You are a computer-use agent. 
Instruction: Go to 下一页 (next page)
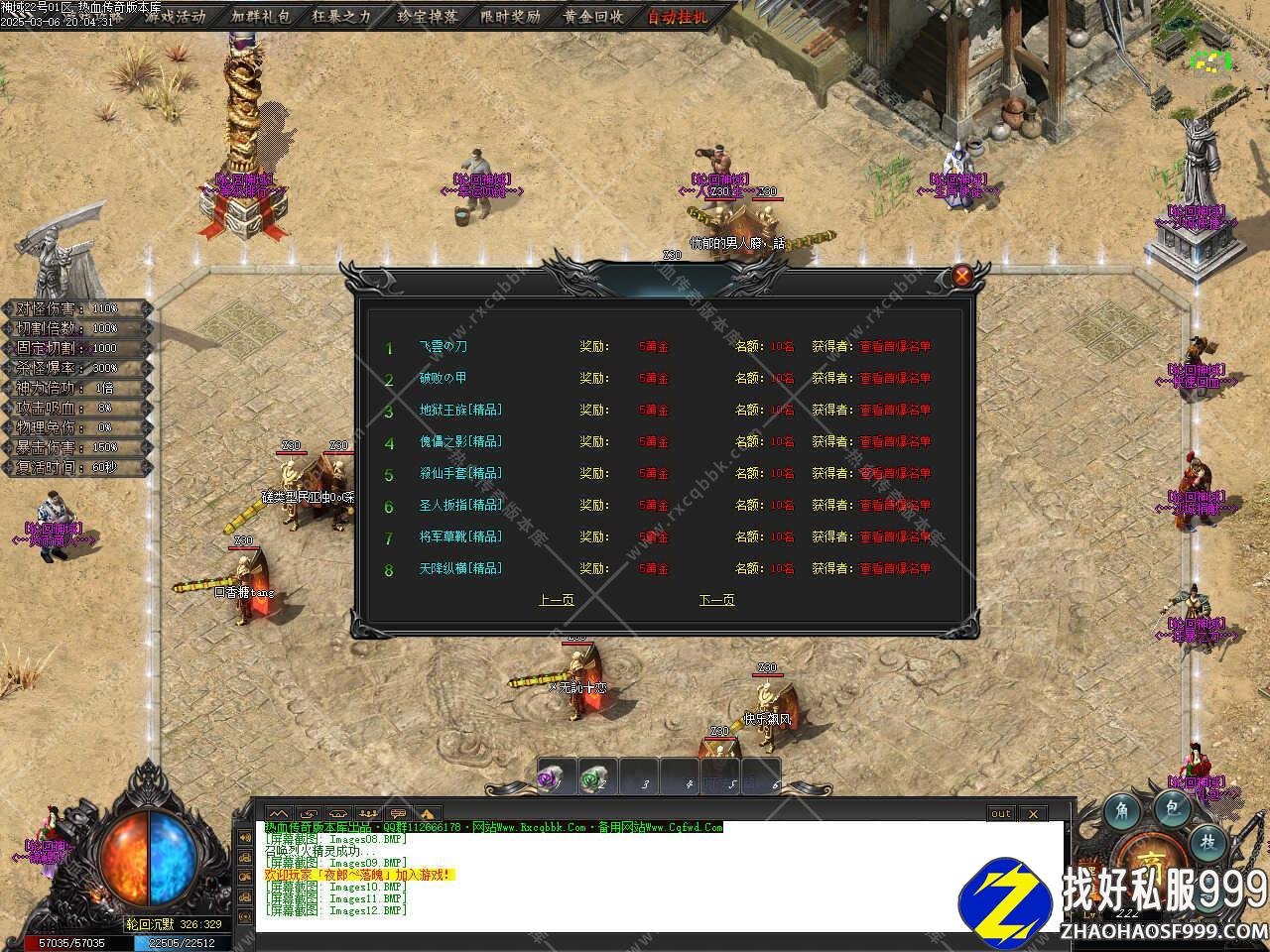[x=716, y=600]
